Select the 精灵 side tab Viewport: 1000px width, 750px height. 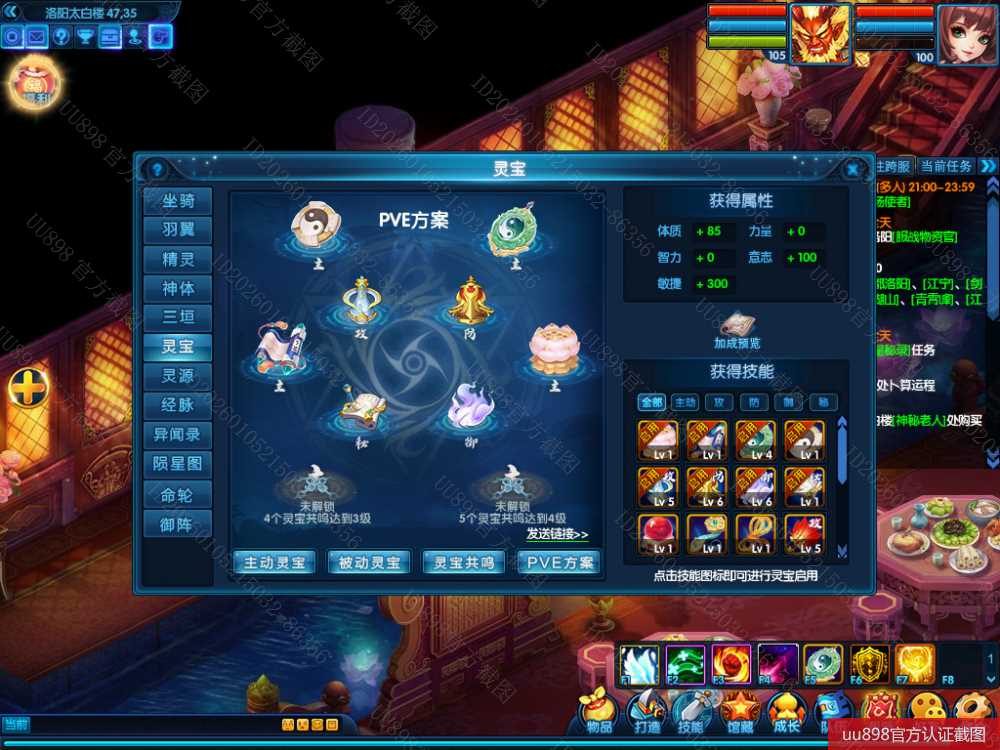pos(178,259)
